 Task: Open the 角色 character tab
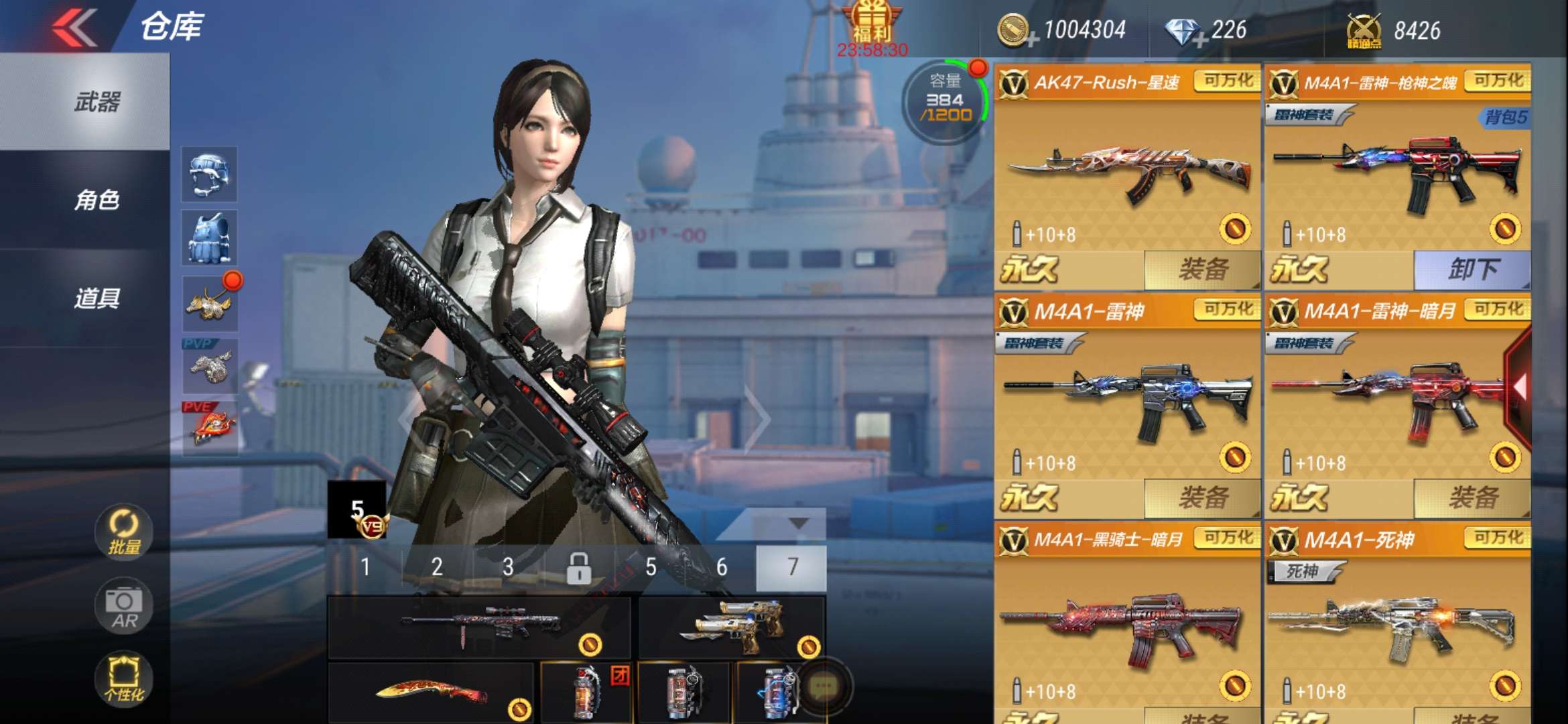coord(97,200)
